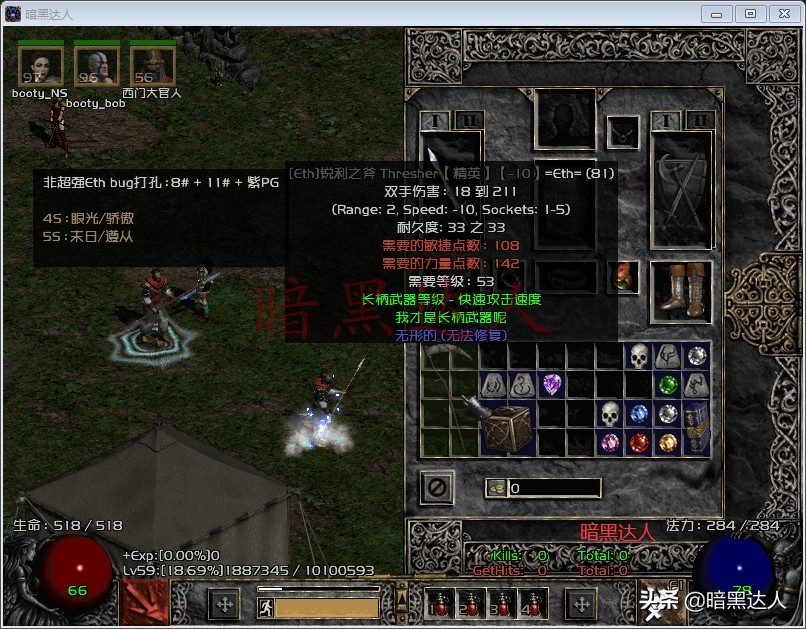806x629 pixels.
Task: Pick up the blue tome book
Action: point(696,427)
